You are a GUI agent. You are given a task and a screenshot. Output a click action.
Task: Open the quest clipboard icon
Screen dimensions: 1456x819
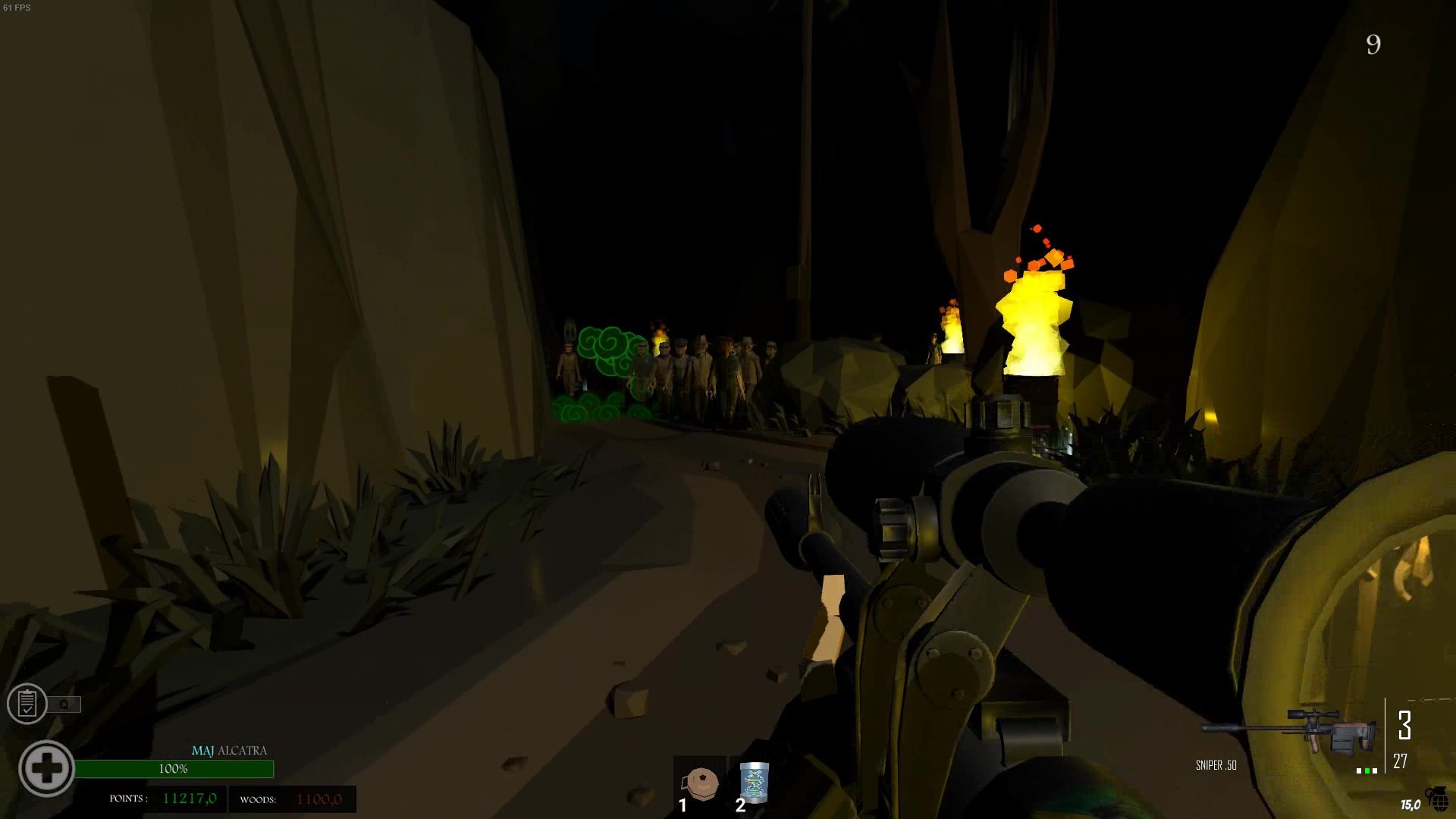(27, 704)
